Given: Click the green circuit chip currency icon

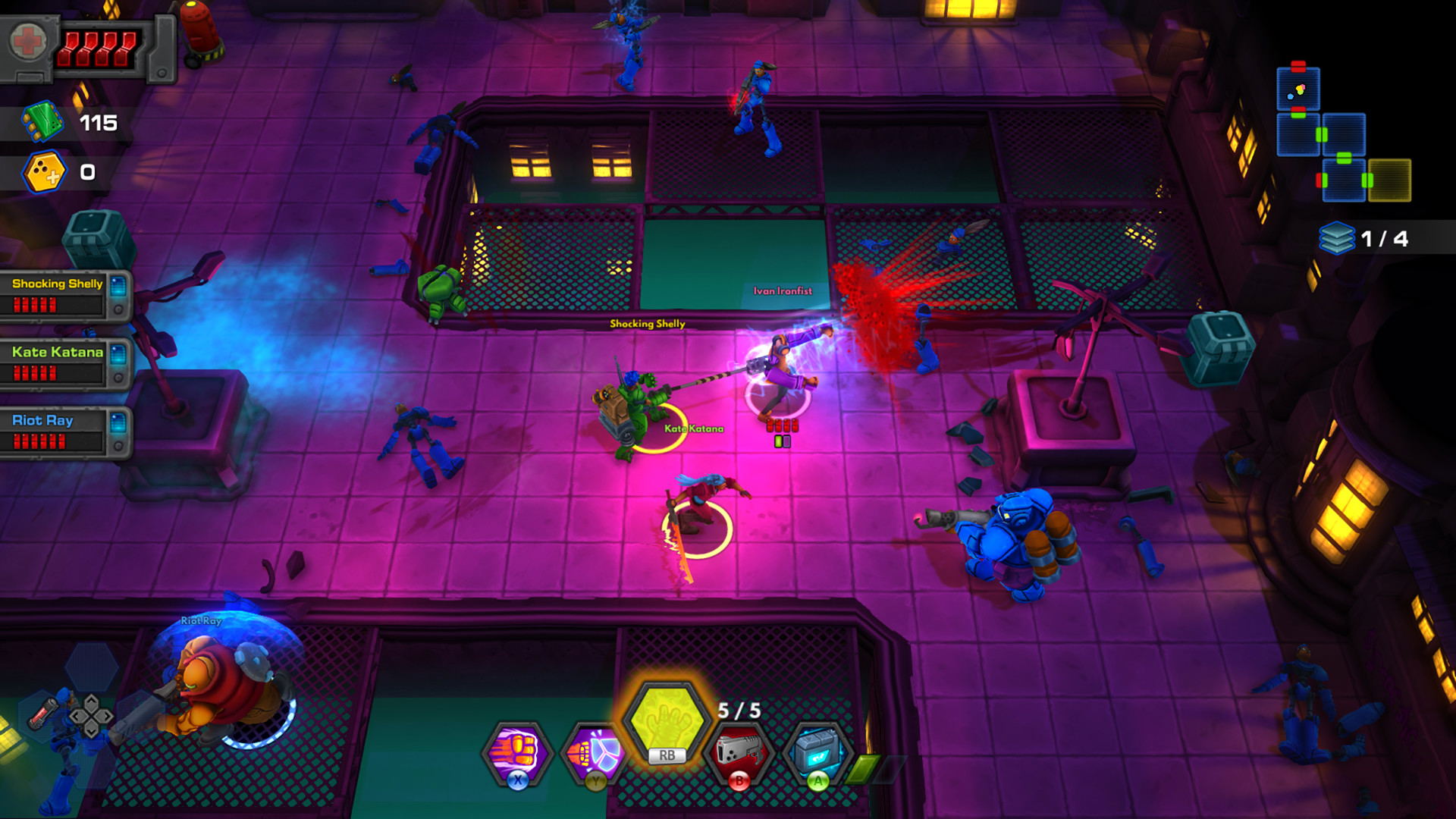Looking at the screenshot, I should coord(42,121).
